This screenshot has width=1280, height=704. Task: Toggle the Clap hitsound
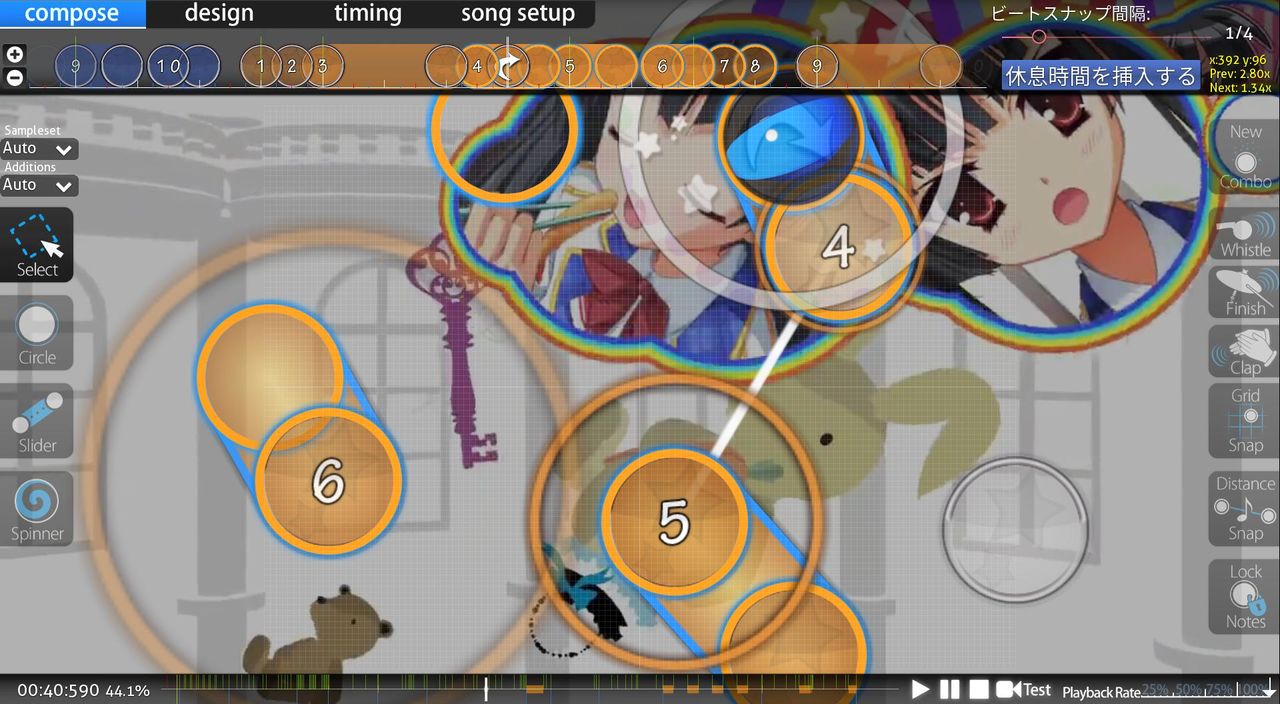click(x=1245, y=352)
